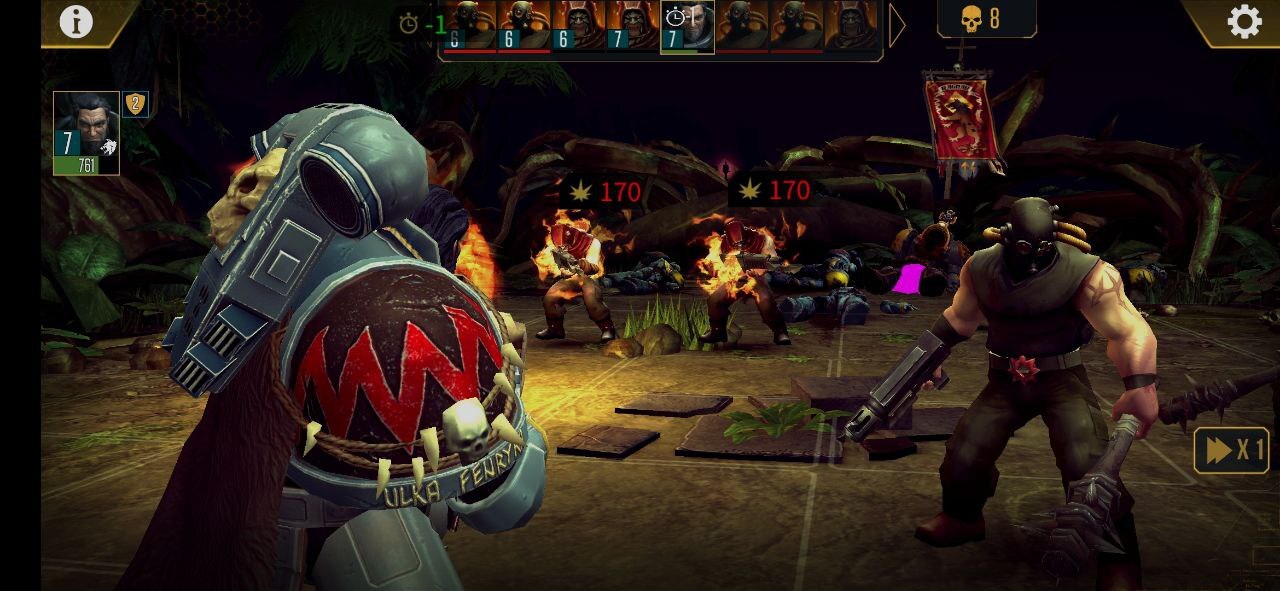Select the Space Wolf hero portrait with 761 health
The height and width of the screenshot is (591, 1280).
click(x=86, y=132)
